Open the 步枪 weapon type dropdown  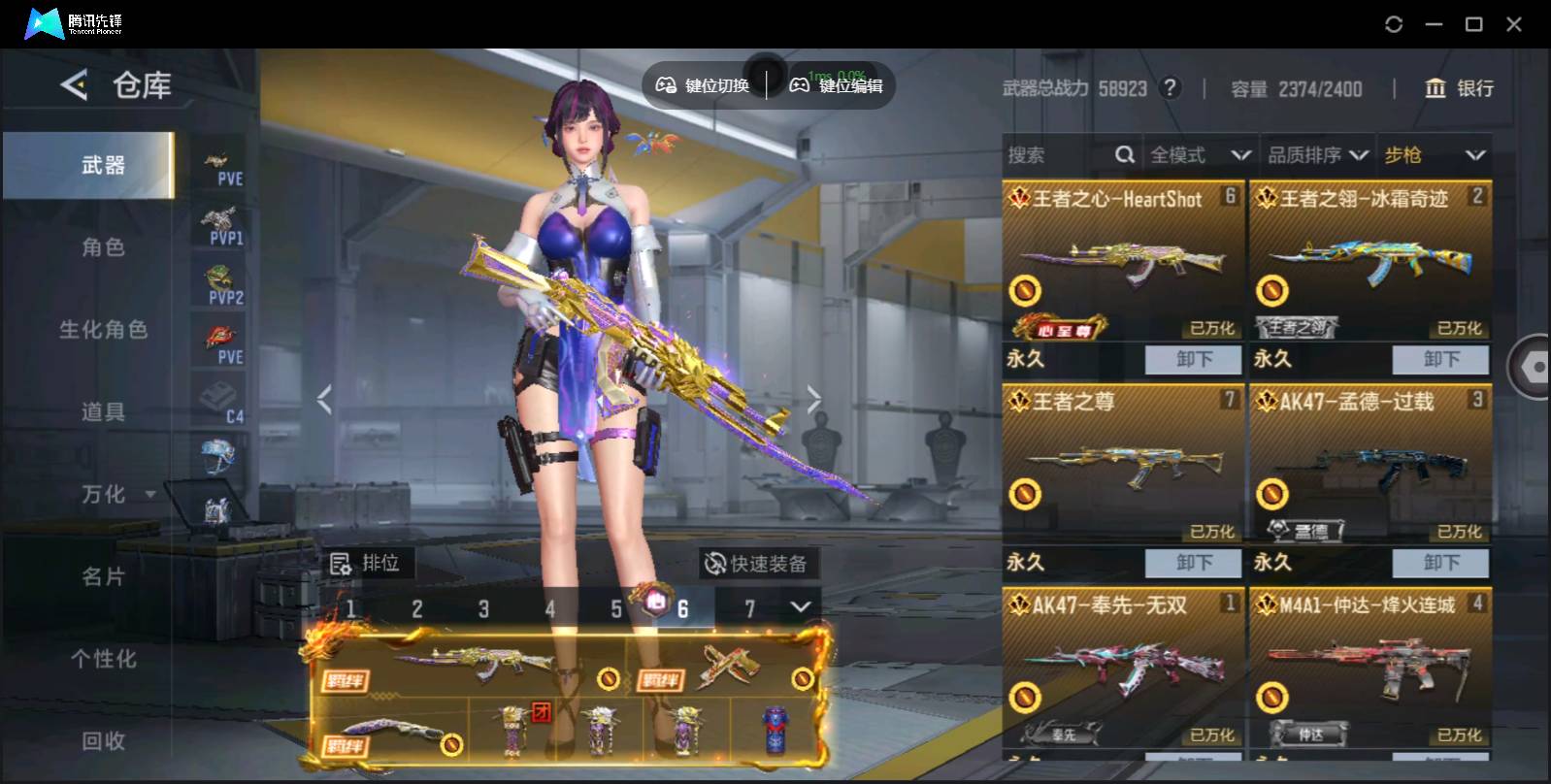1435,155
